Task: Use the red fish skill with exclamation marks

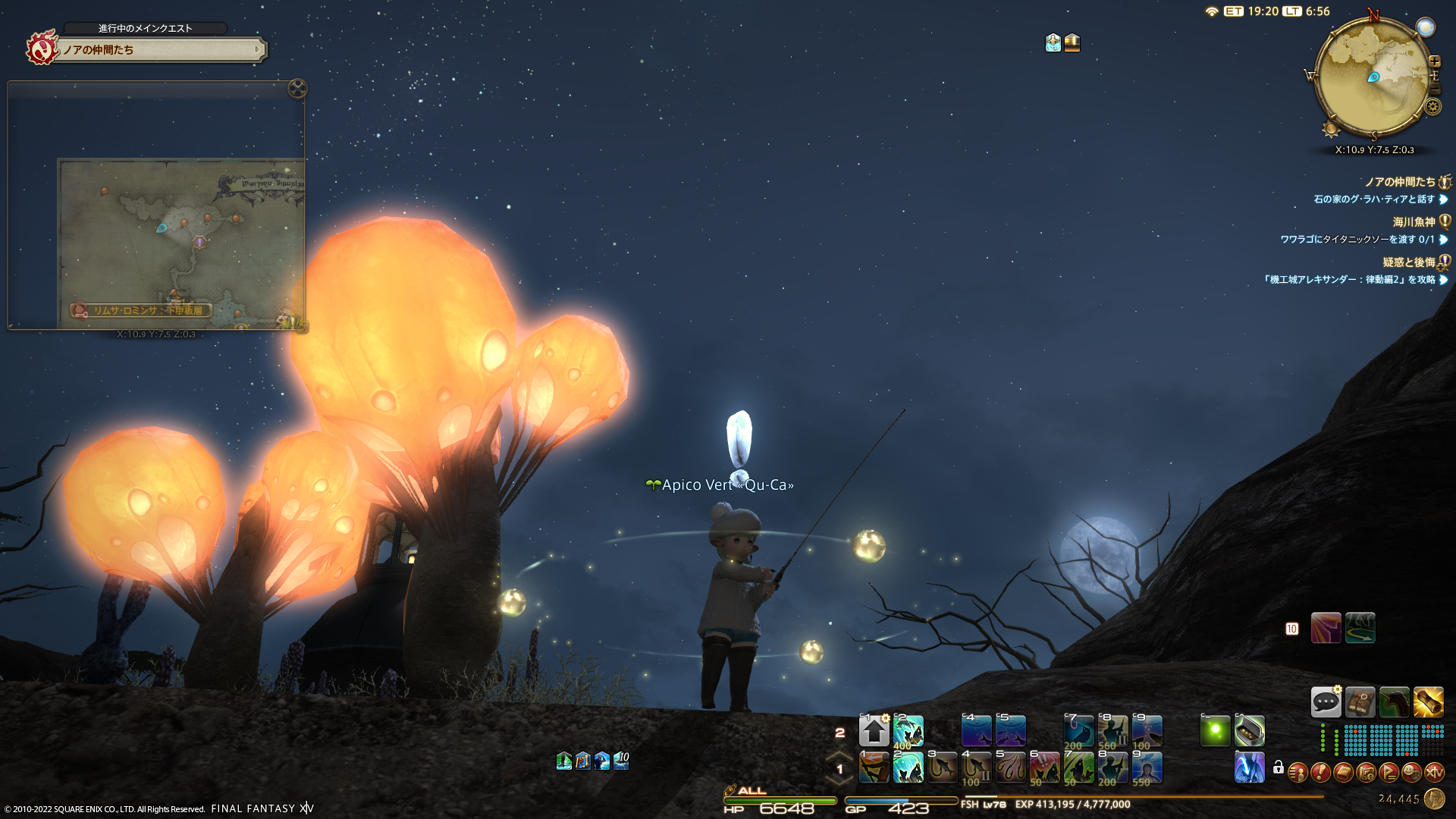Action: coord(1044,767)
